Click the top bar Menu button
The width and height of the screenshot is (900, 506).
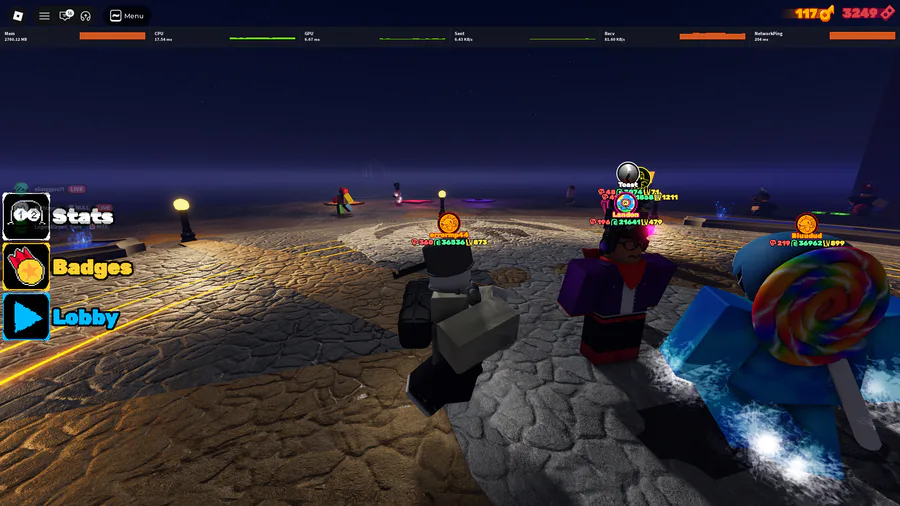coord(127,16)
